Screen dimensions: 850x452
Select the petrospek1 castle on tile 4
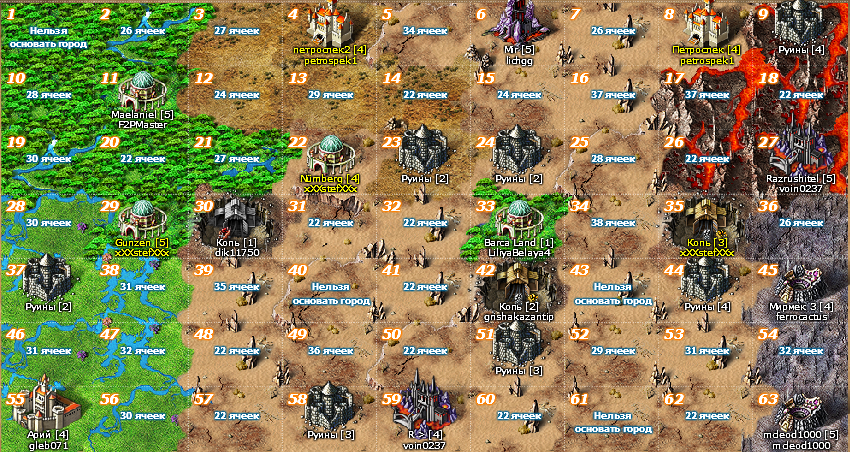coord(329,24)
